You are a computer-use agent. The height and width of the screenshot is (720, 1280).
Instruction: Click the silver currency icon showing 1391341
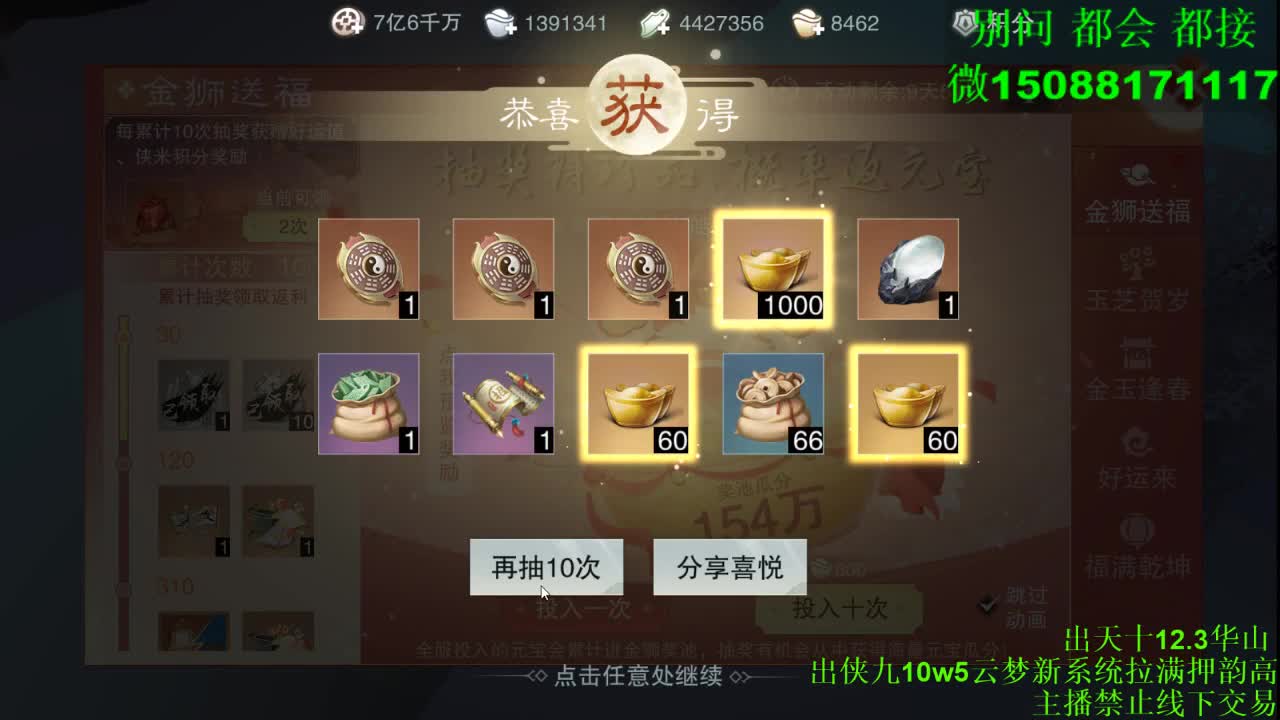point(500,20)
